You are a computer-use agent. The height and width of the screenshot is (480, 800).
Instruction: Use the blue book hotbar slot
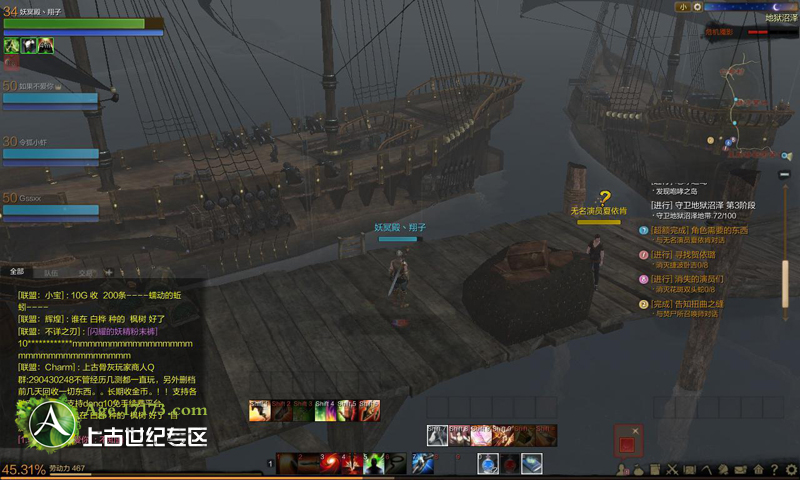coord(531,463)
